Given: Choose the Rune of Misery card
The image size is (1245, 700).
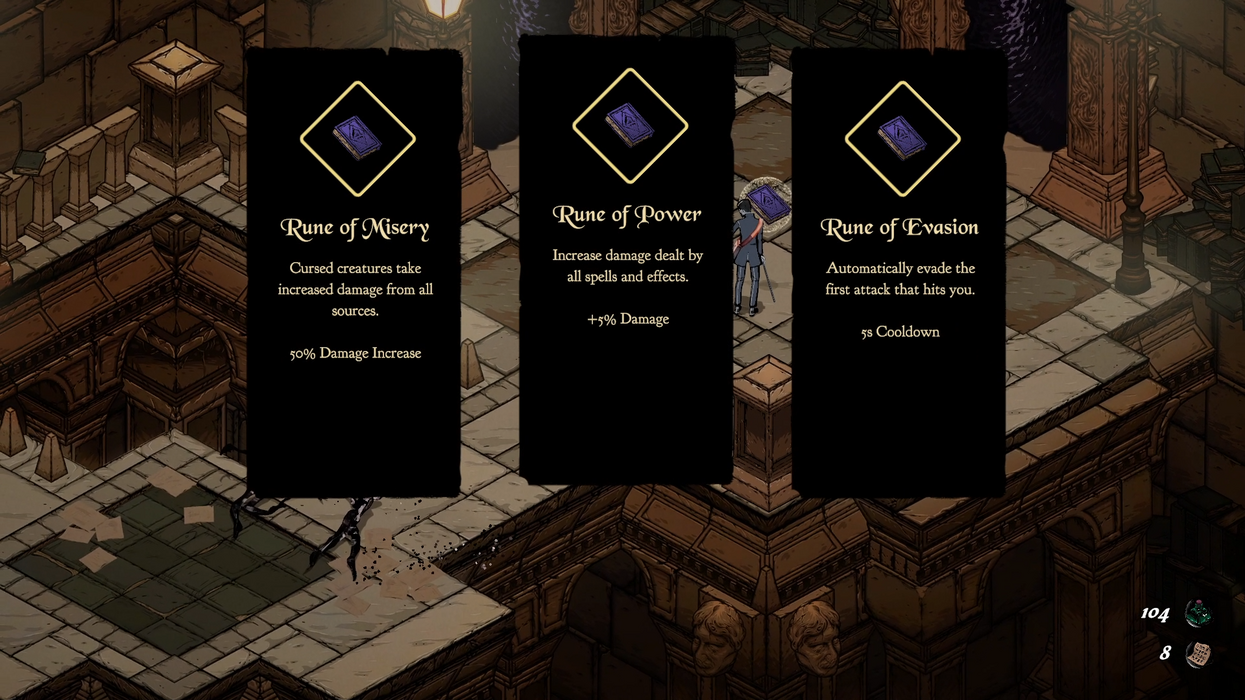Looking at the screenshot, I should [x=354, y=272].
